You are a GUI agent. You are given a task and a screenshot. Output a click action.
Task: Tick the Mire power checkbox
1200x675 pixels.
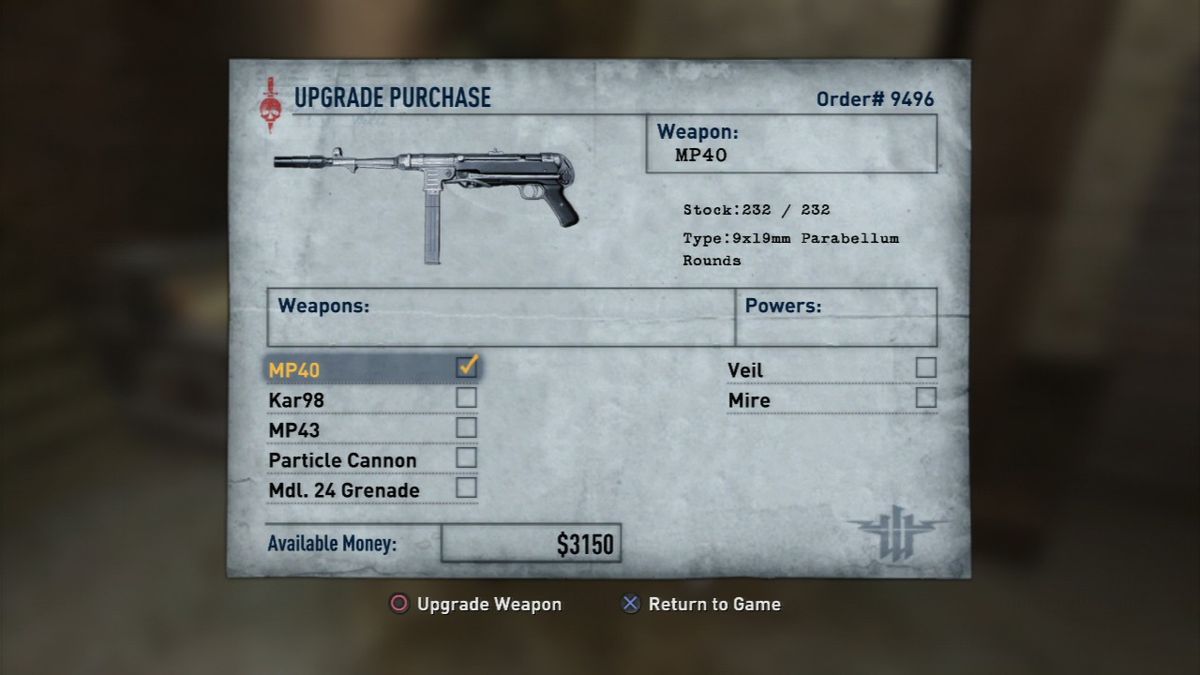pos(926,398)
